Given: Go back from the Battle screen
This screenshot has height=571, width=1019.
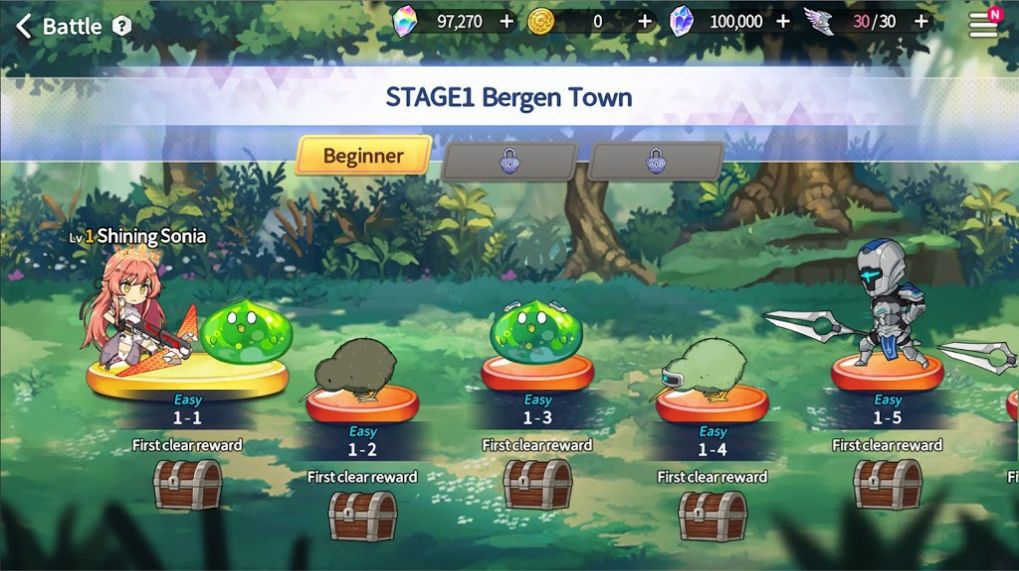Looking at the screenshot, I should click(24, 26).
